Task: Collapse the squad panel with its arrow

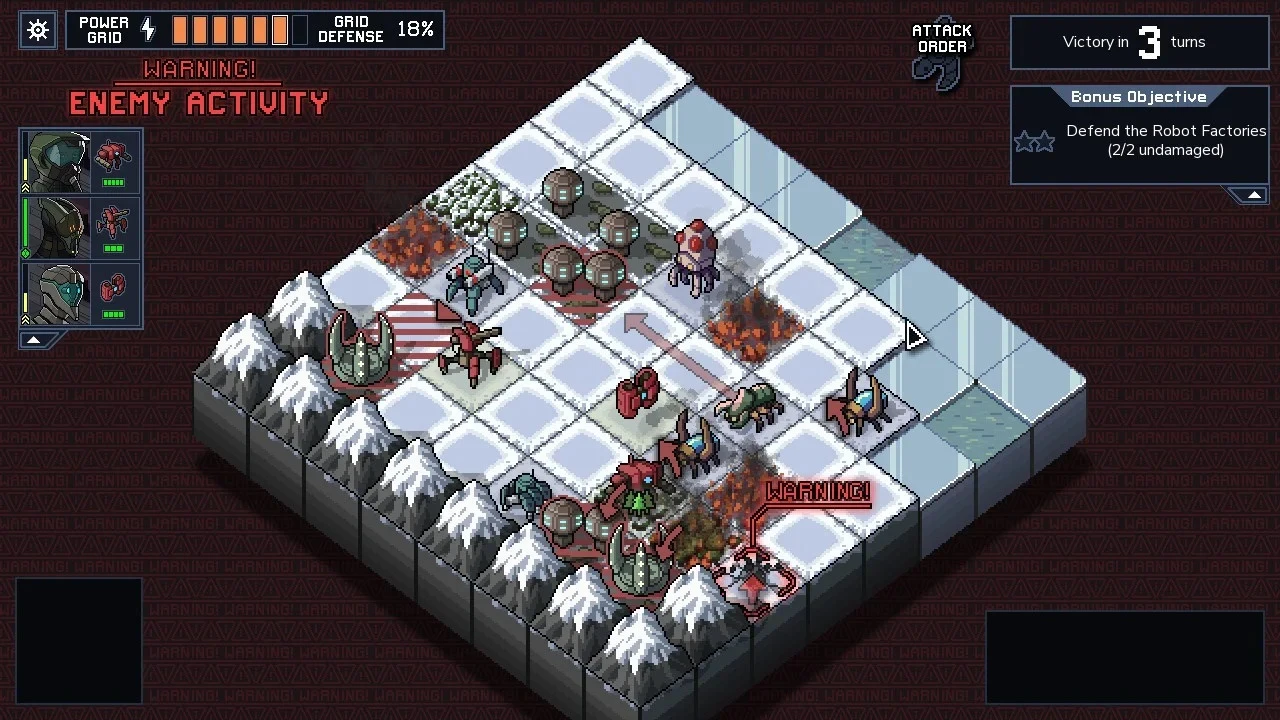Action: click(33, 340)
